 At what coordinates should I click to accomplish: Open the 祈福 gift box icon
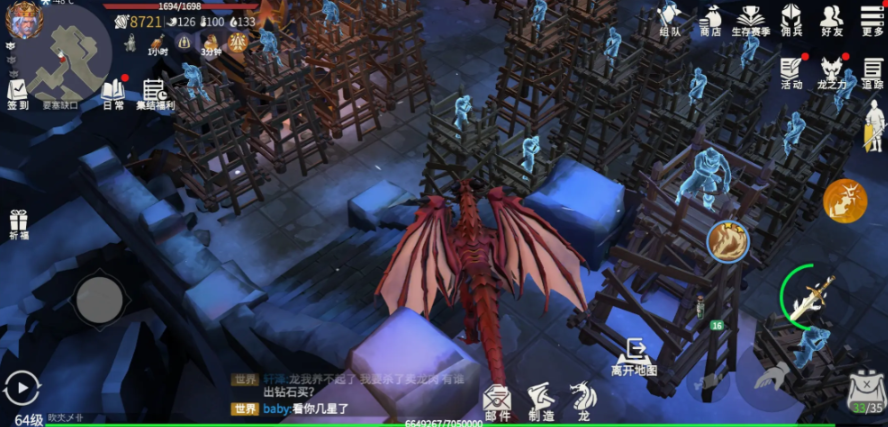[x=18, y=224]
